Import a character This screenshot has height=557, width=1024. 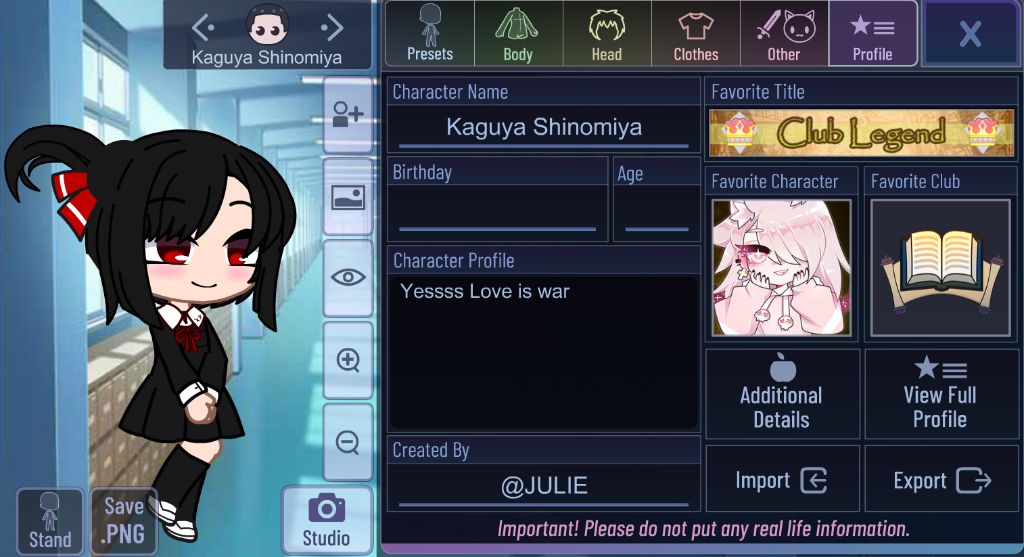[x=782, y=480]
